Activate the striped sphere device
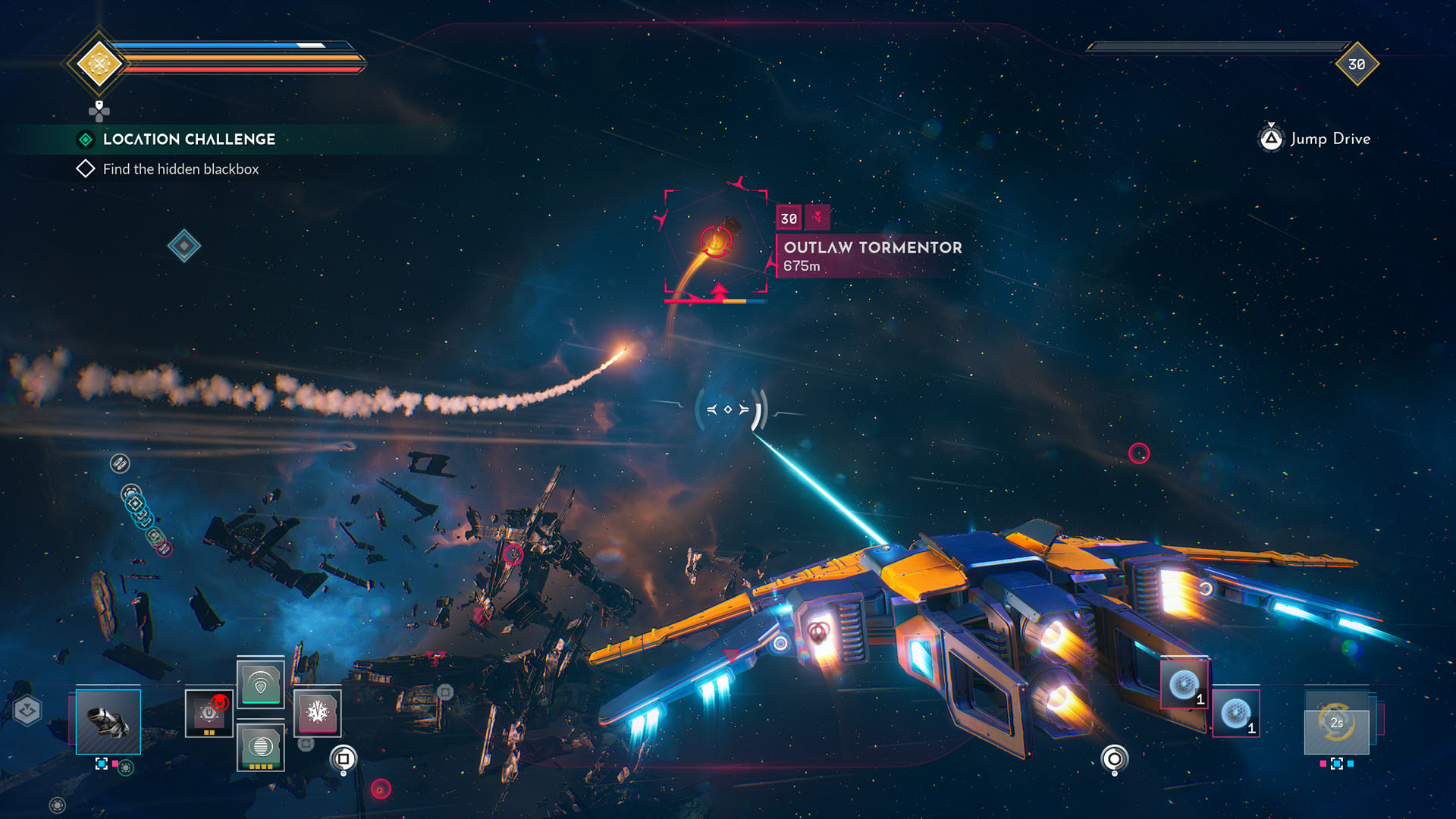 coord(260,746)
